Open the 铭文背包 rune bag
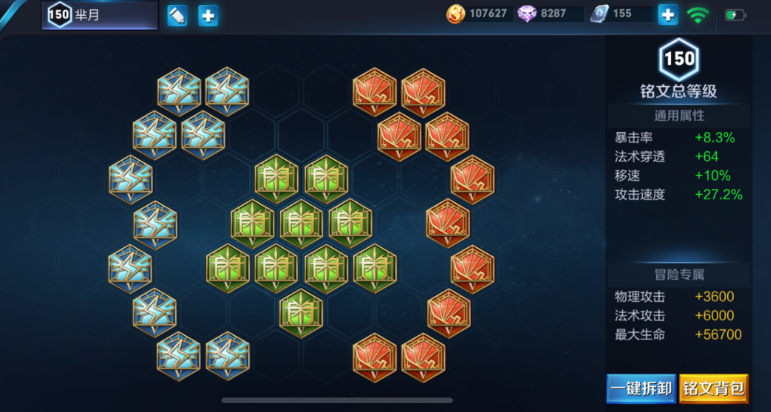 [x=713, y=387]
